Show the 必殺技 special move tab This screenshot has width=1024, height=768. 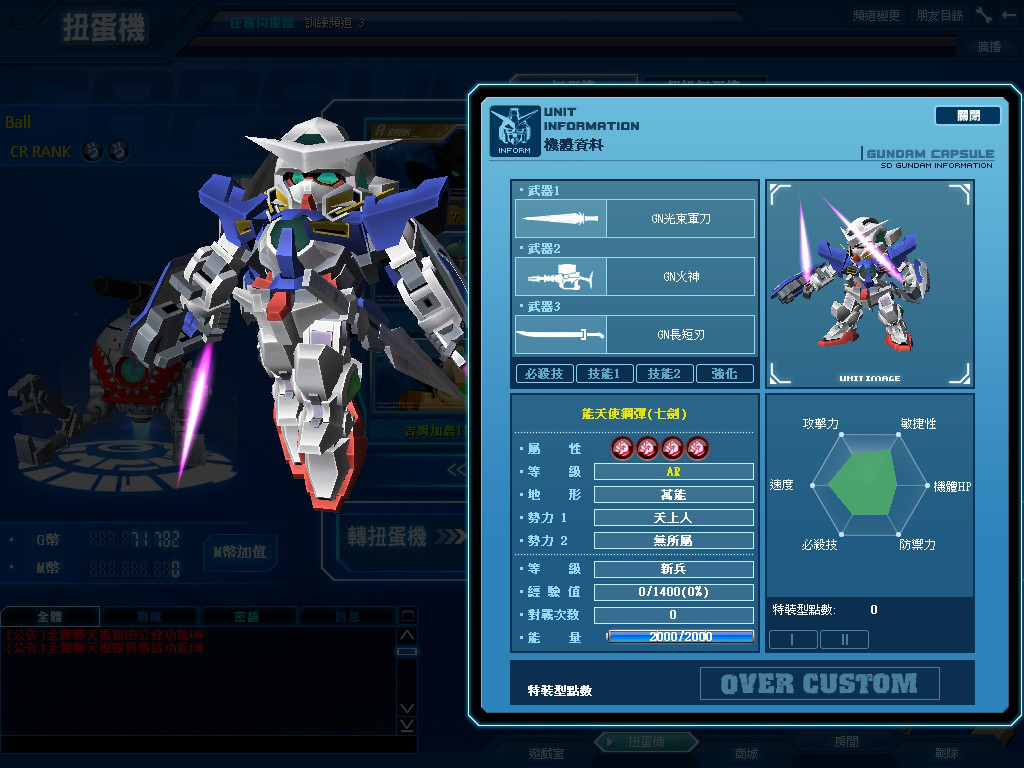coord(544,374)
